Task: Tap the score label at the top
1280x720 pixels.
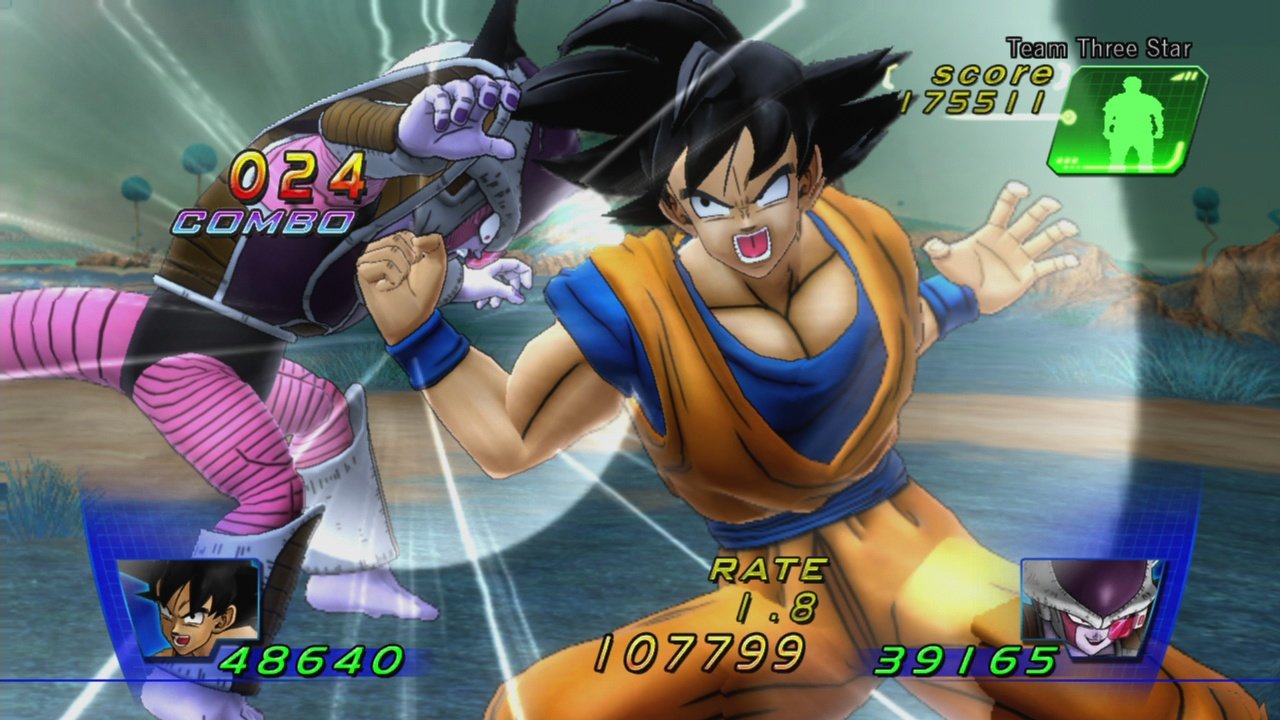Action: tap(990, 73)
